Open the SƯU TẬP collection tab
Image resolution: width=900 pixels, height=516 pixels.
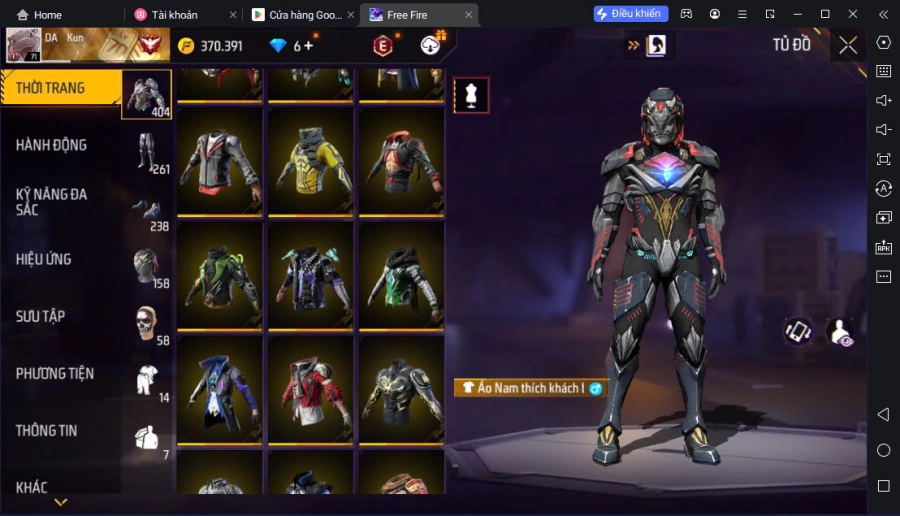tap(62, 316)
